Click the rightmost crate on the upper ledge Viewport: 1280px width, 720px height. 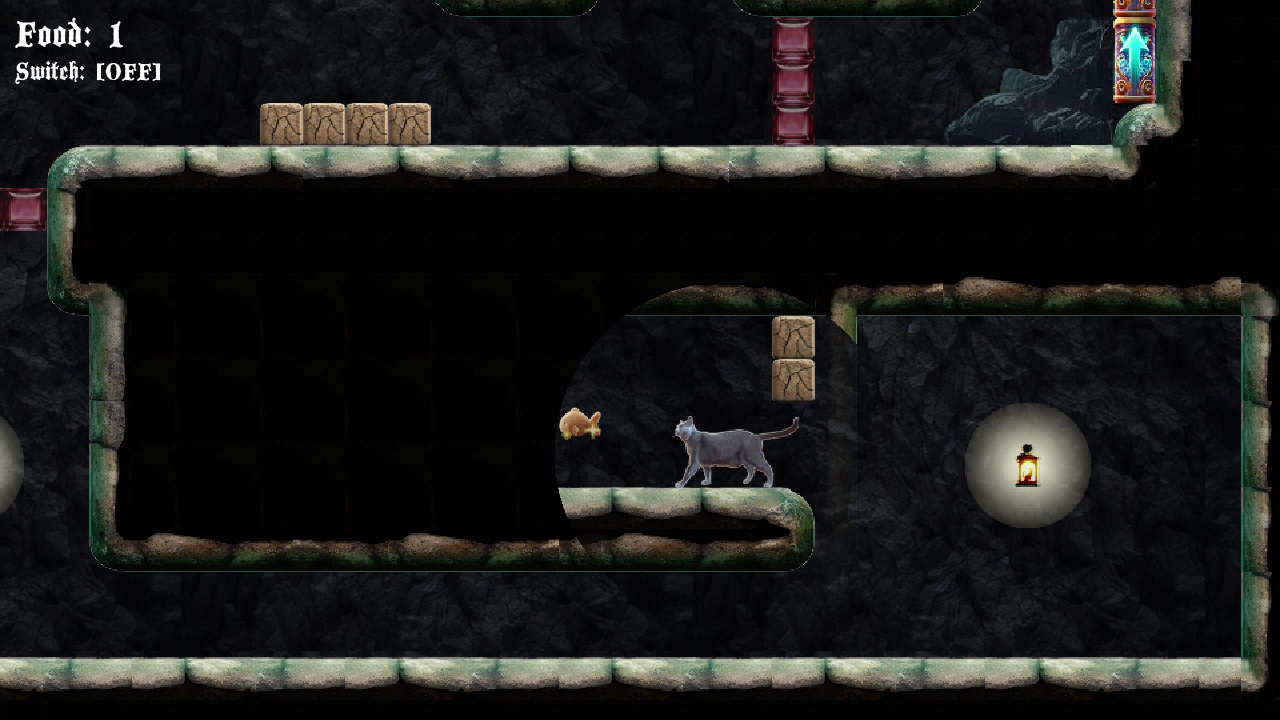coord(410,123)
